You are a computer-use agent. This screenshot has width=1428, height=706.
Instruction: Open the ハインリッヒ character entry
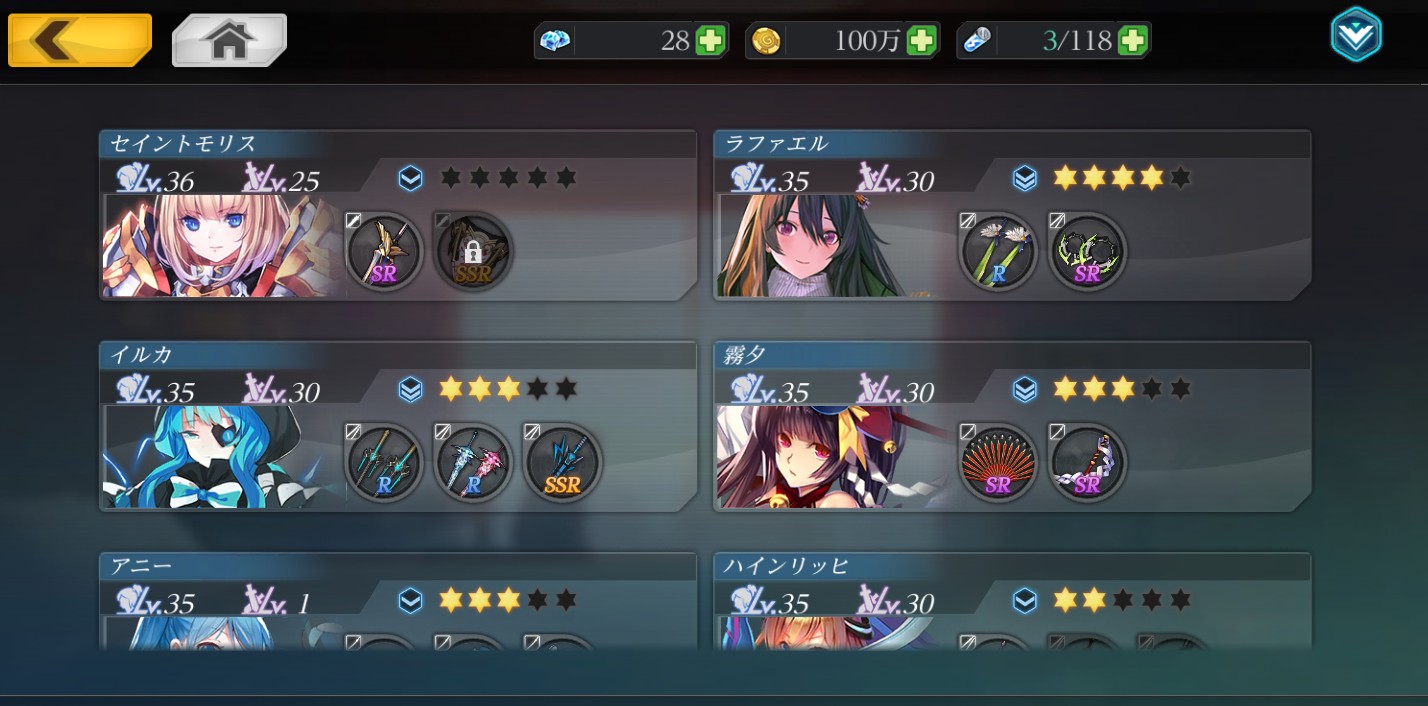coord(1010,600)
